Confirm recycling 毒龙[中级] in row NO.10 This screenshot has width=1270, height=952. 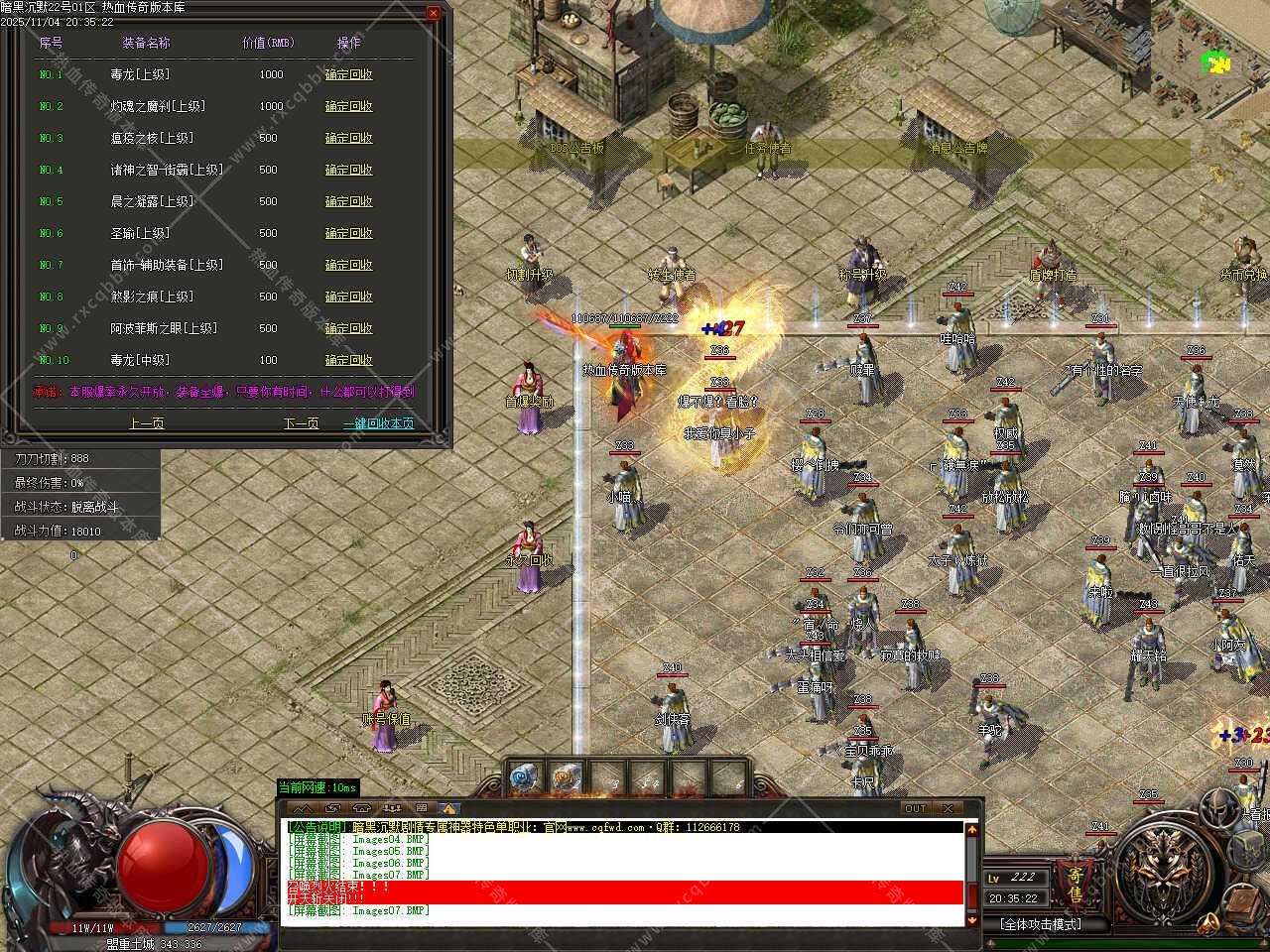point(348,360)
